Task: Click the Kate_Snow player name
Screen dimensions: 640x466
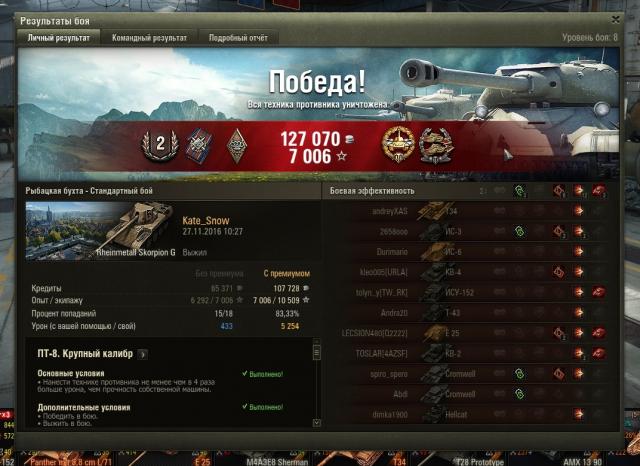Action: click(207, 219)
